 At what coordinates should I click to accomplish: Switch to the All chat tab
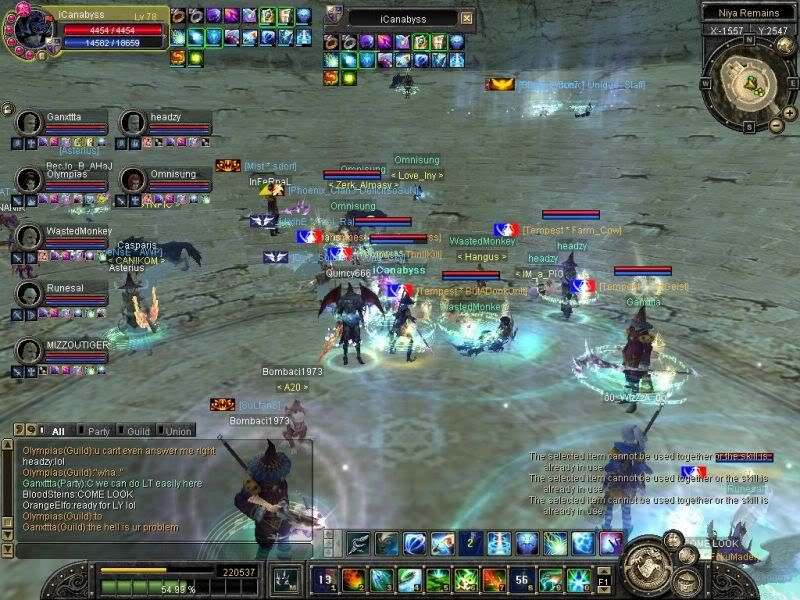tap(58, 431)
